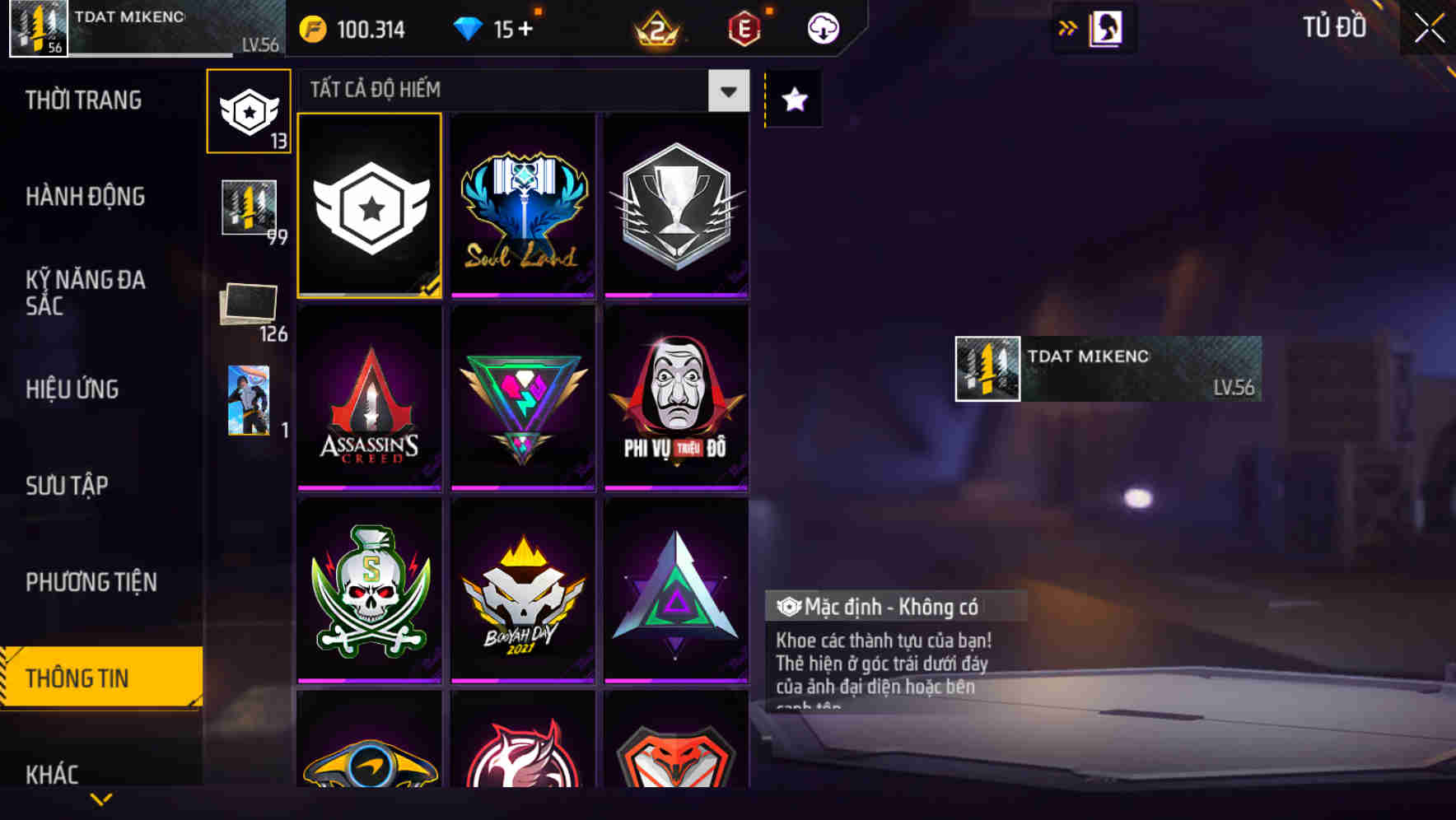Click the blue diamond currency icon
This screenshot has height=820, width=1456.
[x=469, y=27]
